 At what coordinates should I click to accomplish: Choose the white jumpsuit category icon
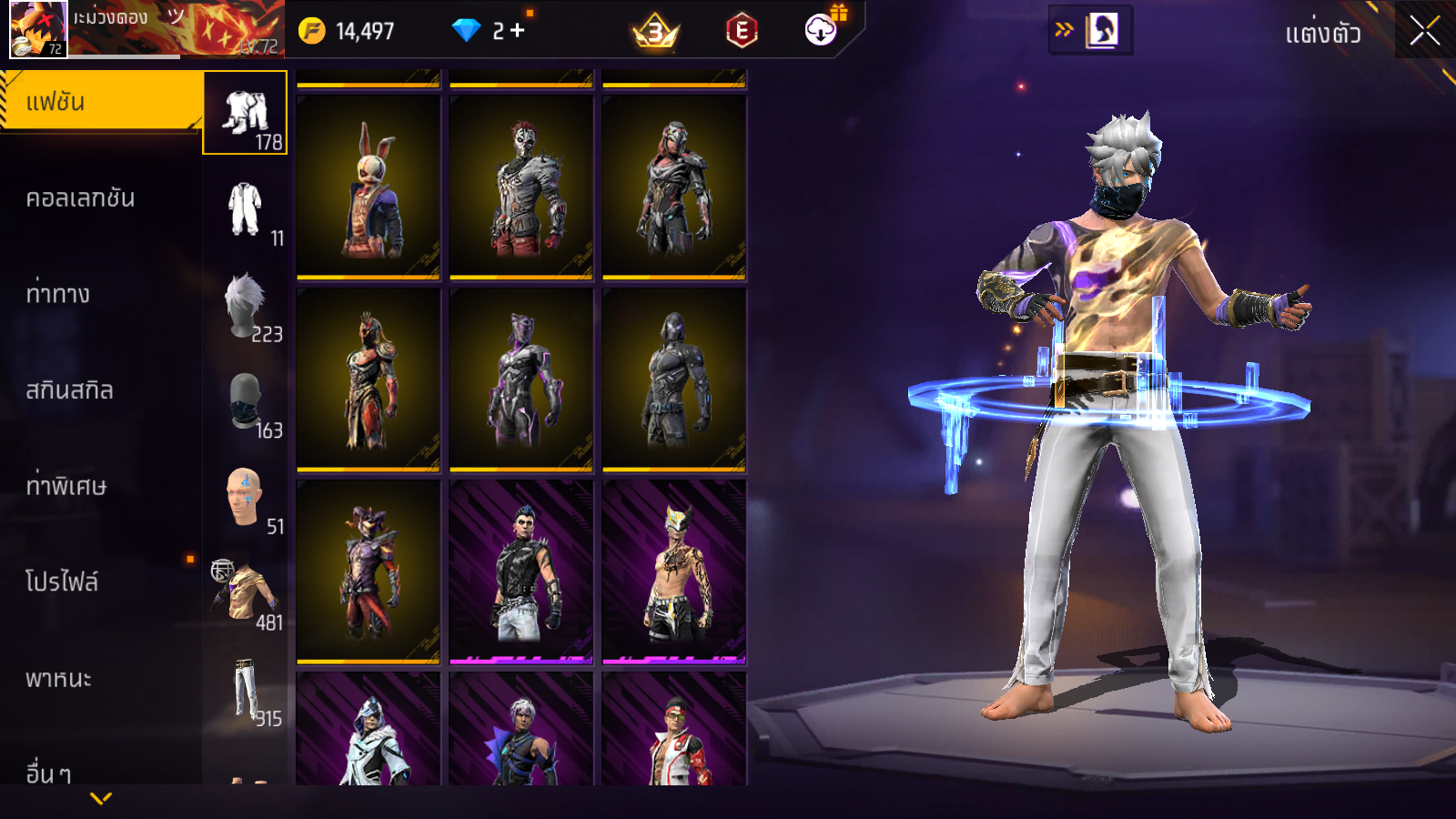[x=246, y=209]
